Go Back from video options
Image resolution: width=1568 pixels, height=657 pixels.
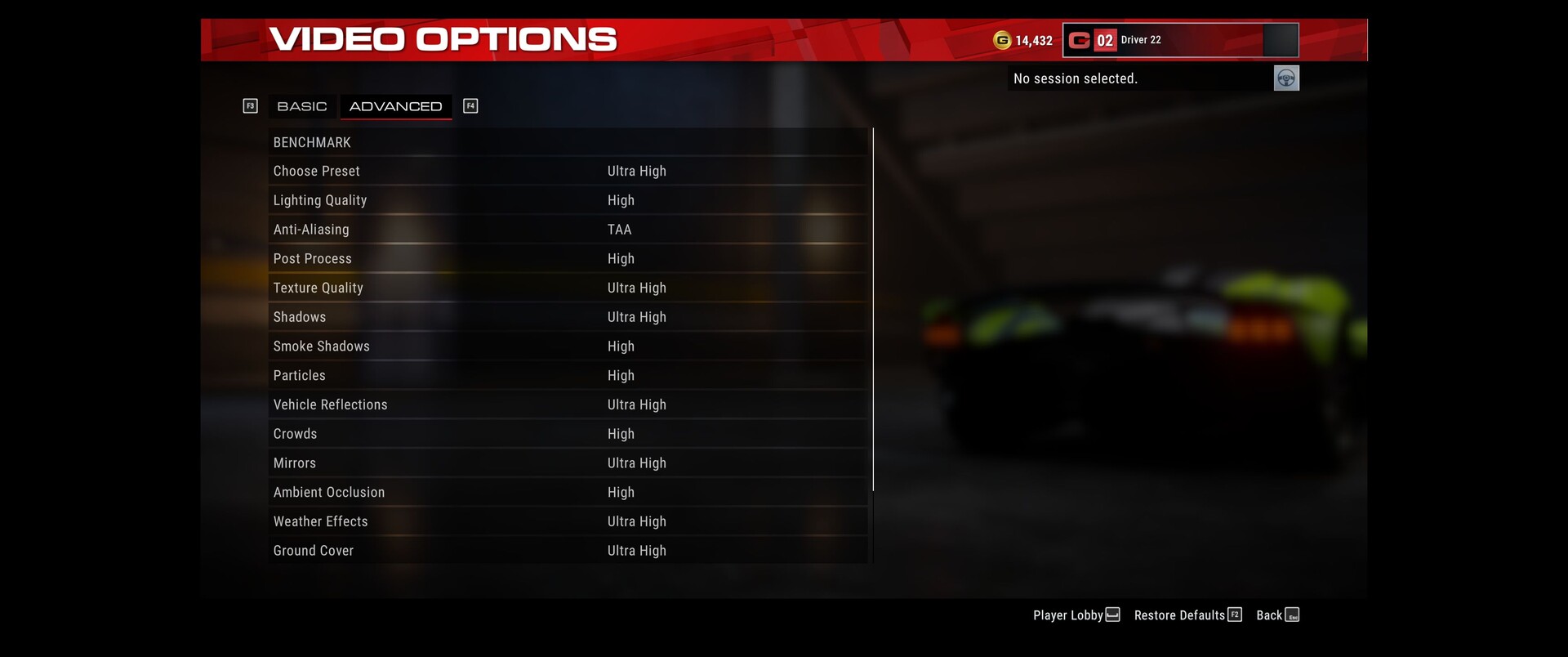pyautogui.click(x=1276, y=615)
